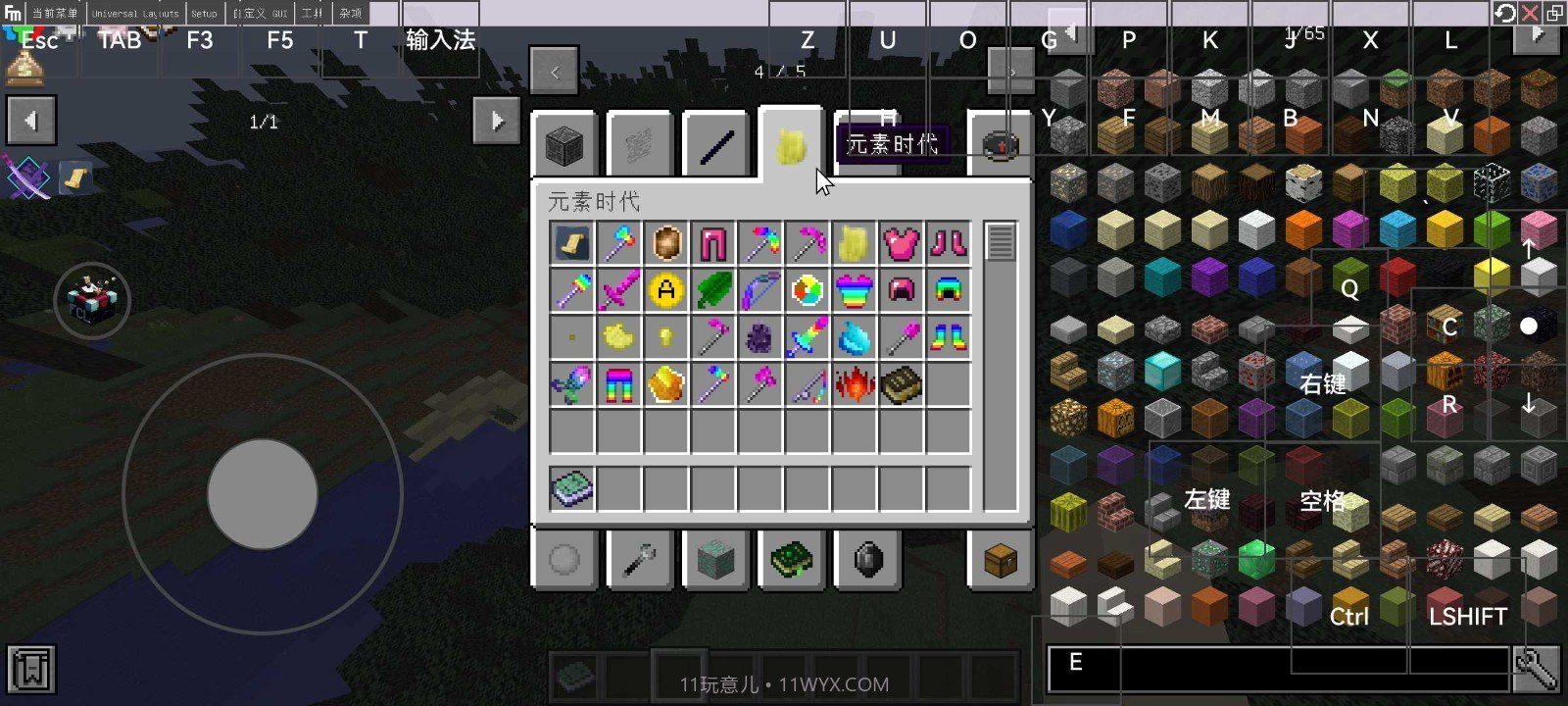This screenshot has width=1568, height=706.
Task: Expand the Universal Layouts menu
Action: click(134, 14)
